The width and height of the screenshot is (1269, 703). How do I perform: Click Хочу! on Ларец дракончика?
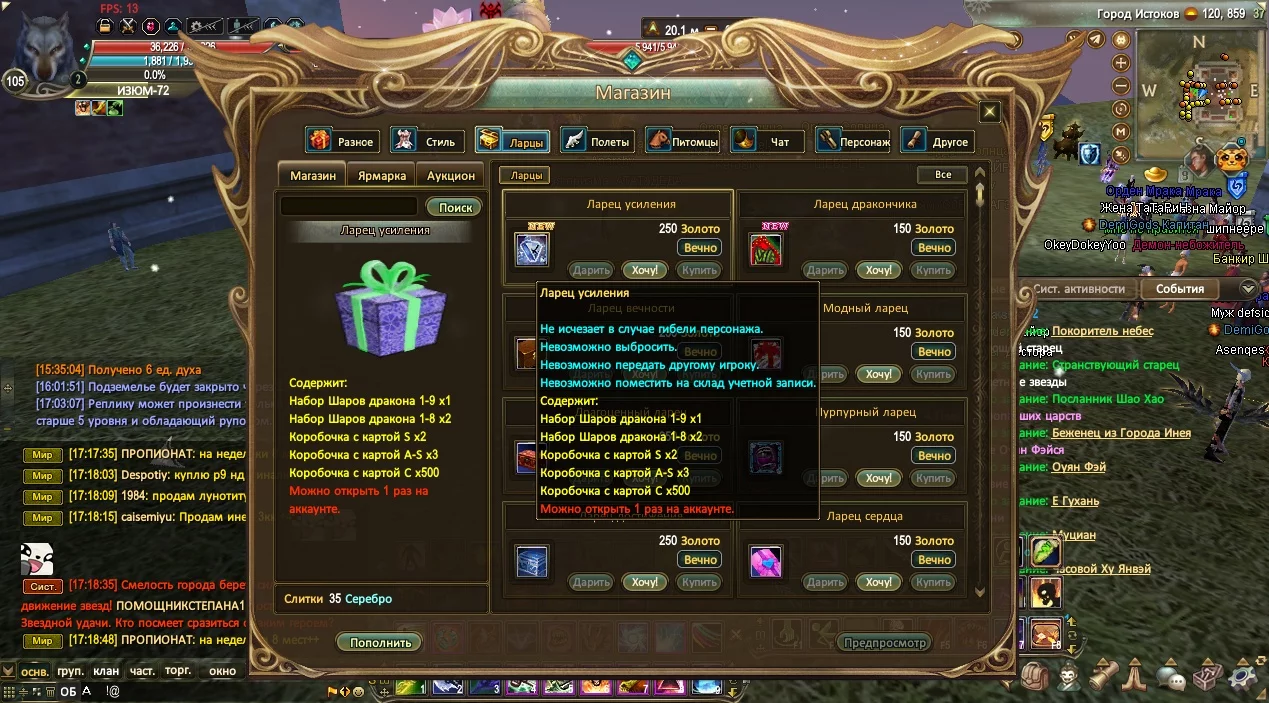[x=879, y=270]
